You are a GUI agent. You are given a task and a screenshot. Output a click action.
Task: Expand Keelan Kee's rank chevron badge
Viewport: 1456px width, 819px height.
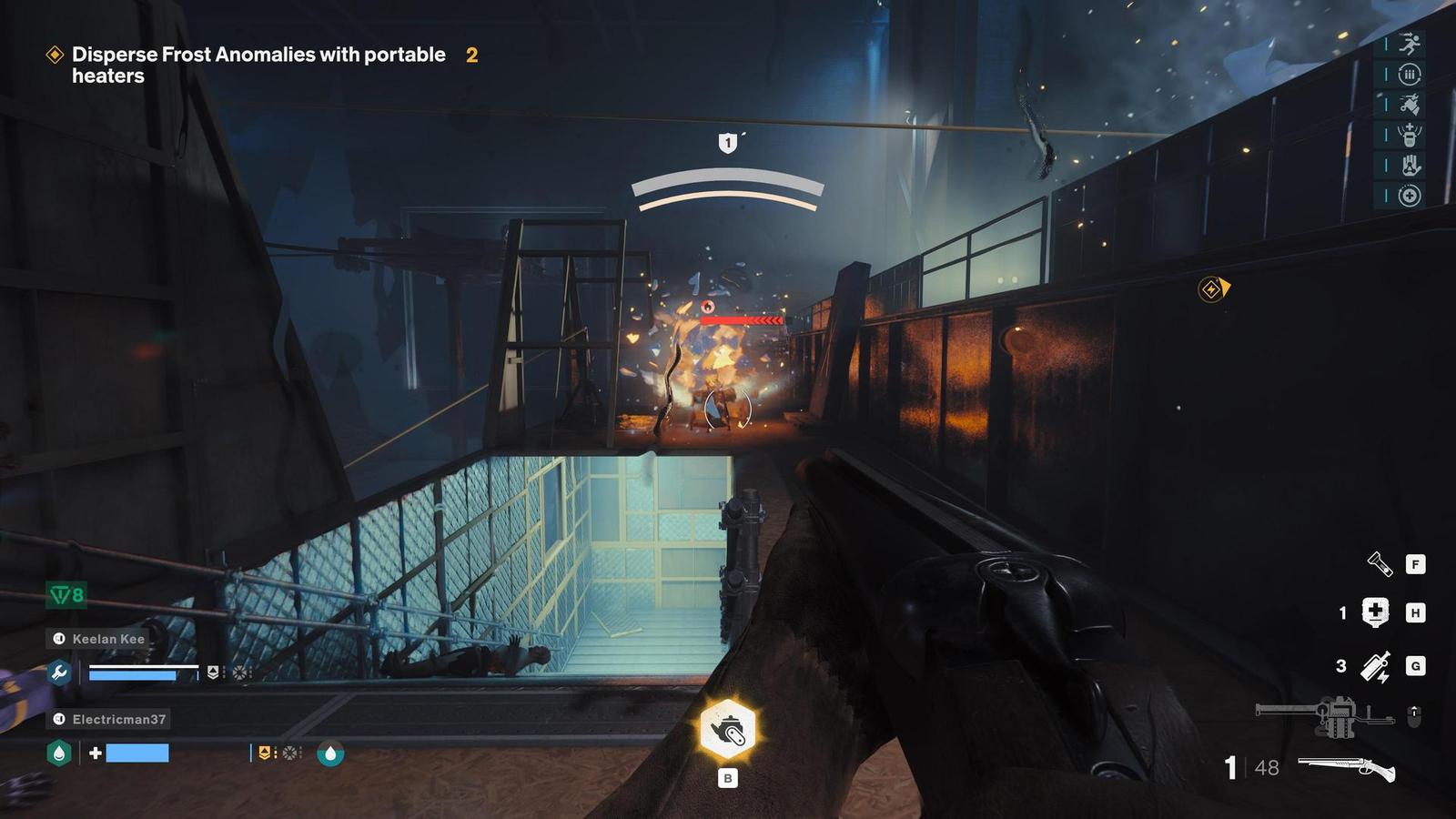pos(212,672)
